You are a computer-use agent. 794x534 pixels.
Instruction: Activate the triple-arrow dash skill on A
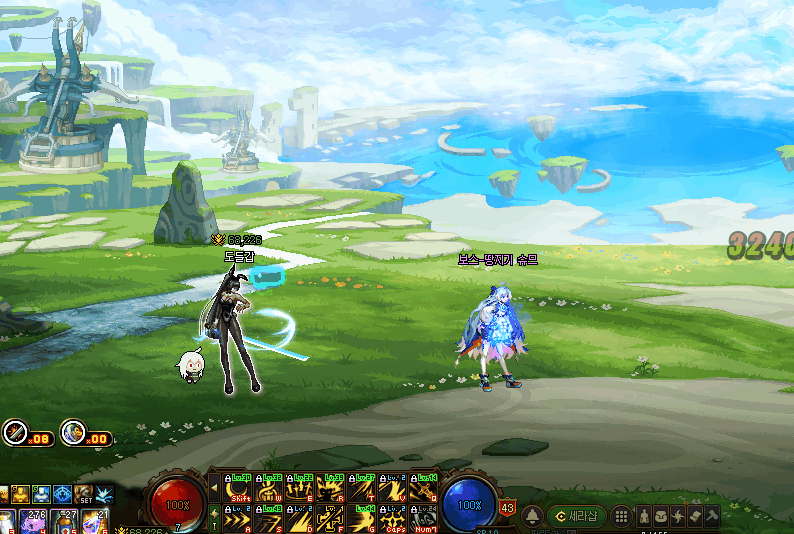point(240,520)
